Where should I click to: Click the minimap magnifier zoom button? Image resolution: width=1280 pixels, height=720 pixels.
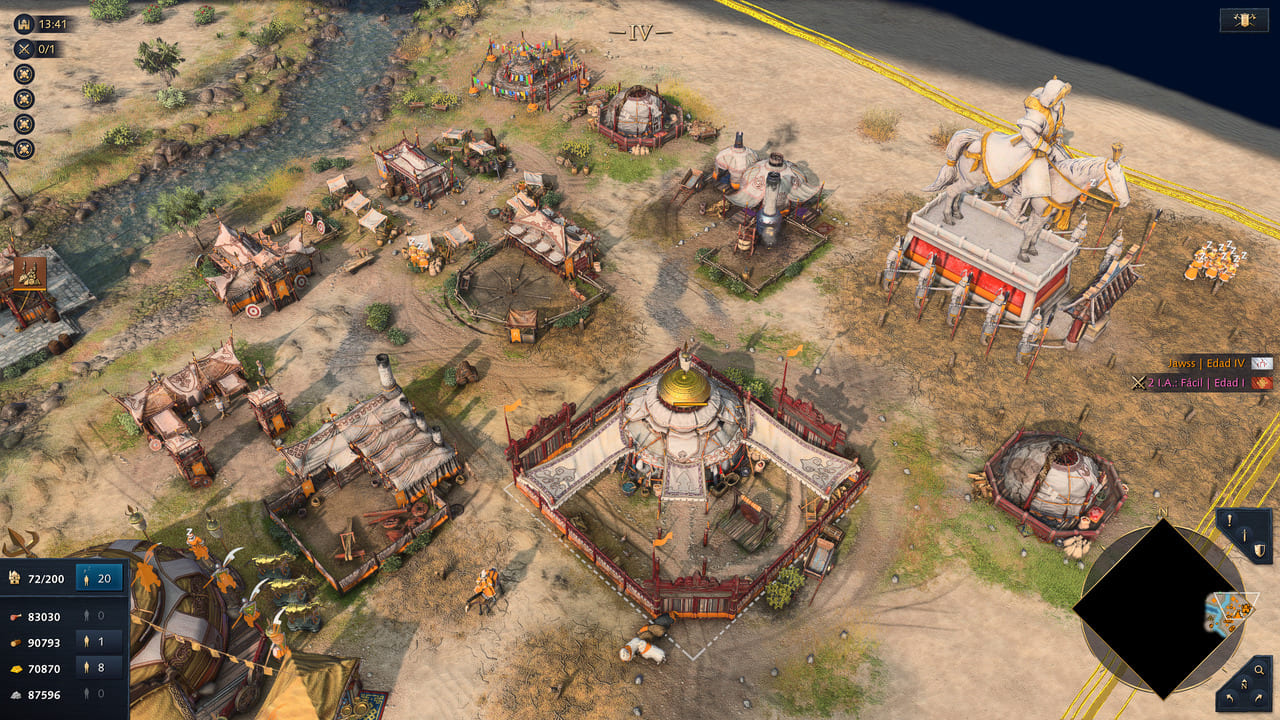[x=1258, y=670]
